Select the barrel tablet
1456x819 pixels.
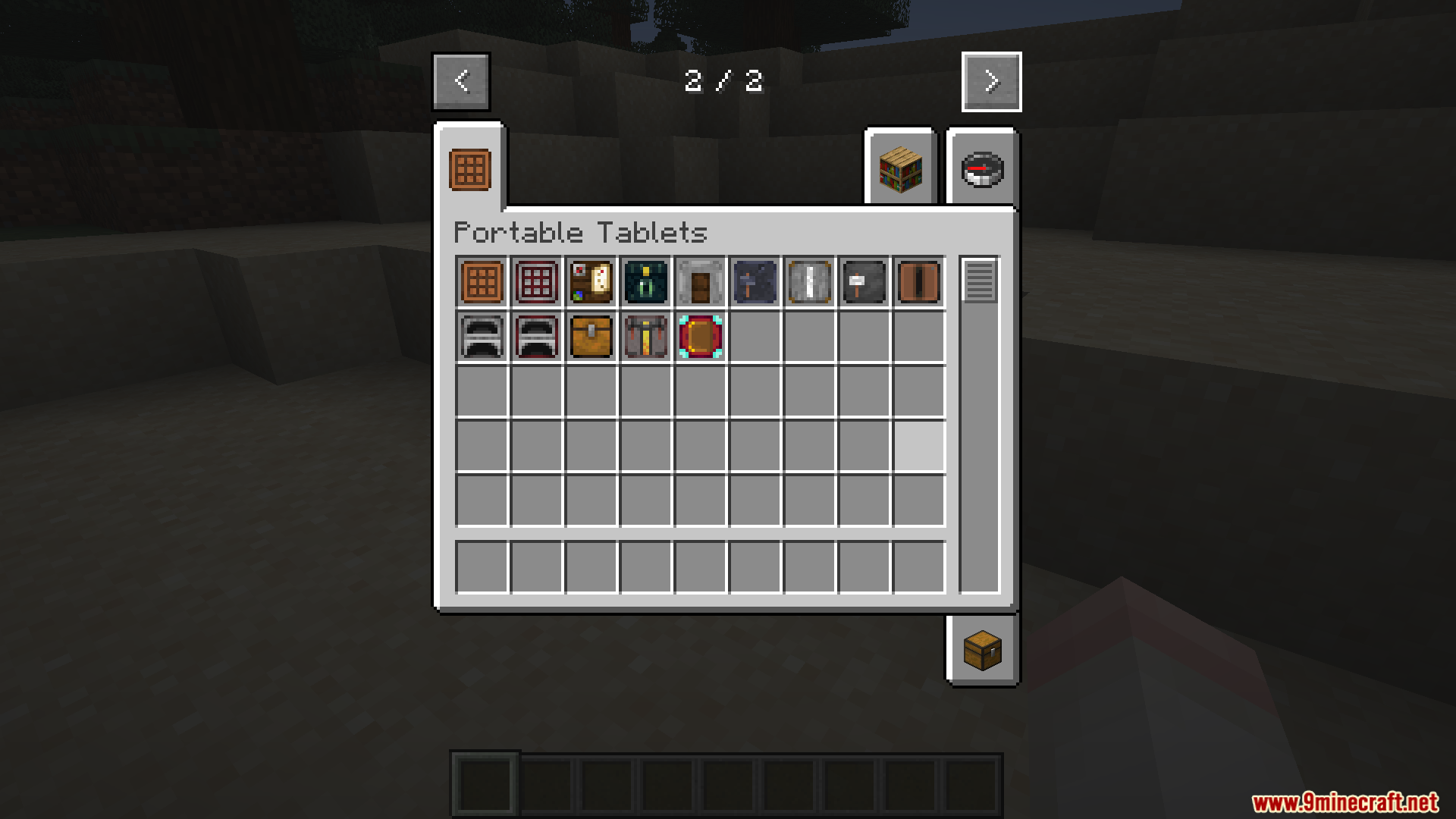click(x=918, y=282)
